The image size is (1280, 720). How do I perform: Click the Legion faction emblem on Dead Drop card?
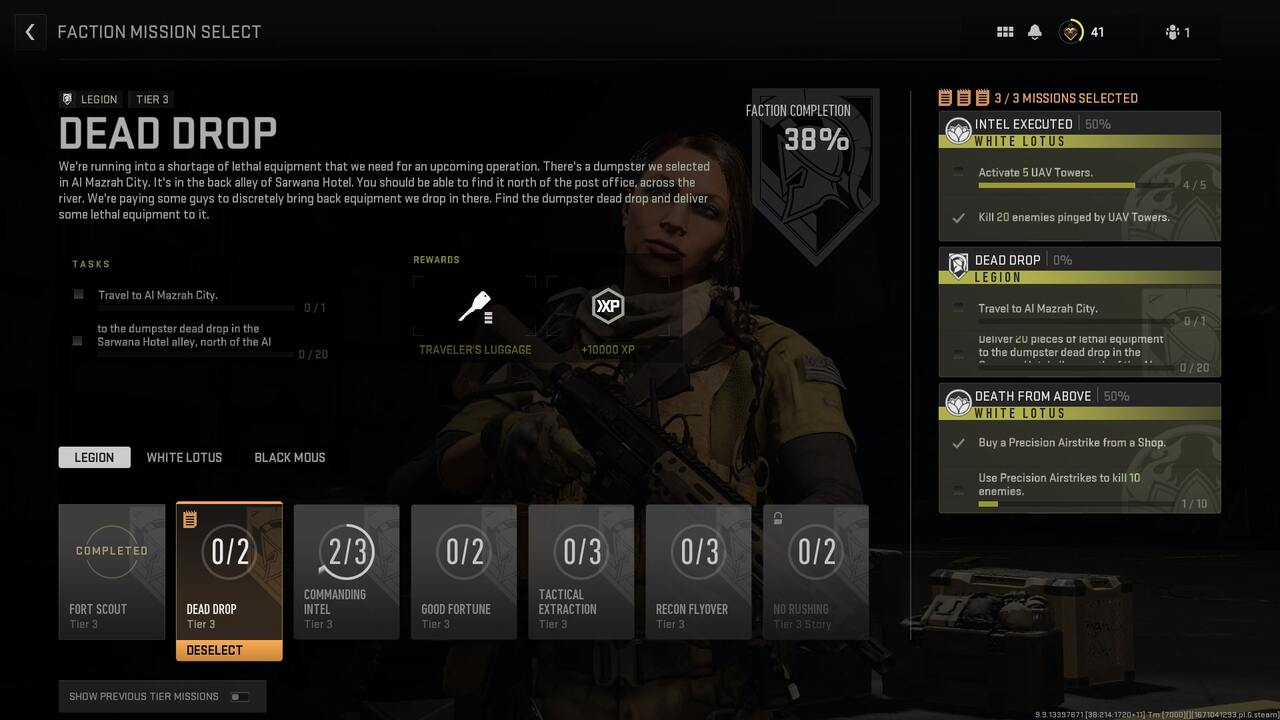click(957, 266)
